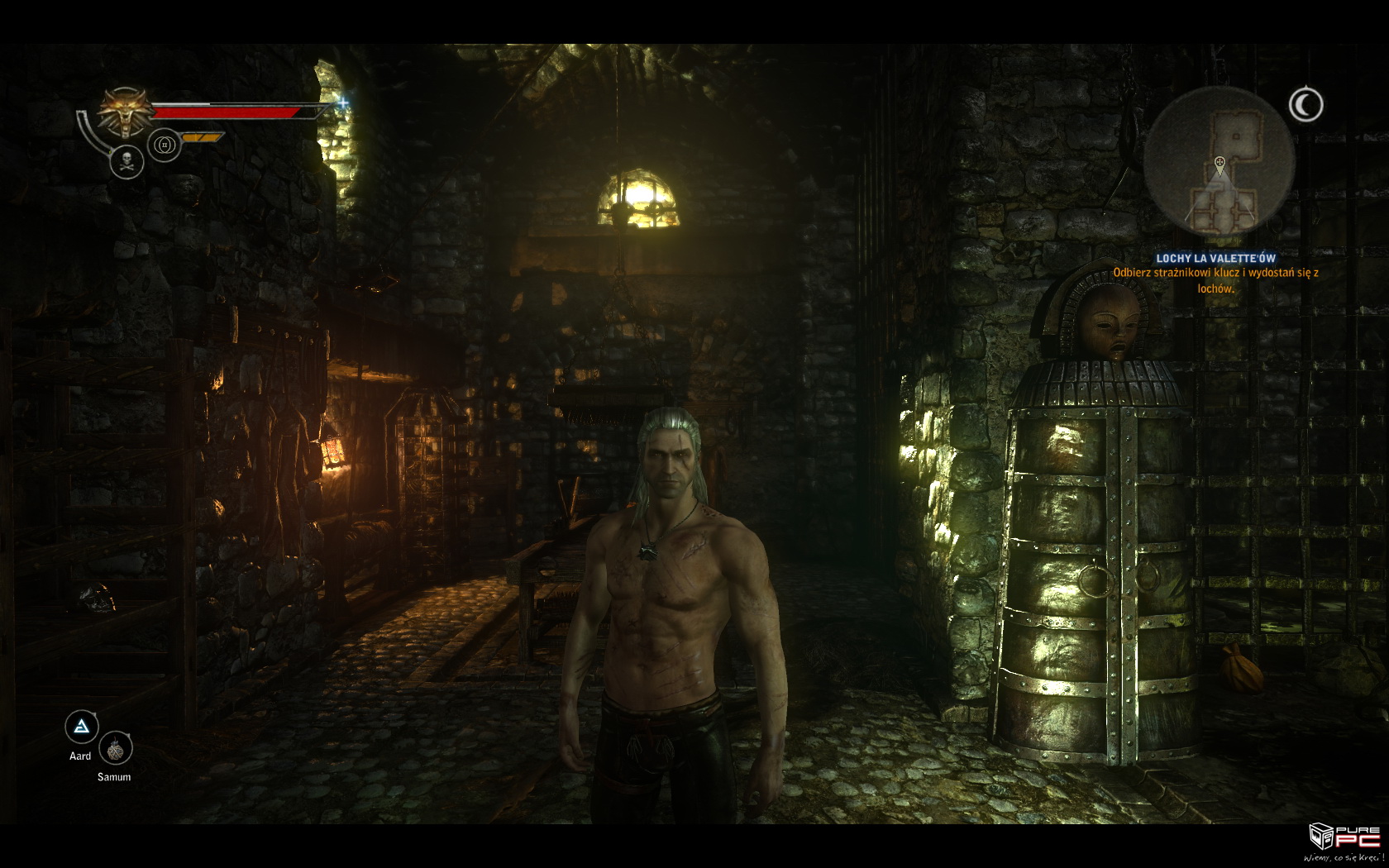The image size is (1389, 868).
Task: Click the crescent moon time indicator
Action: point(1305,105)
